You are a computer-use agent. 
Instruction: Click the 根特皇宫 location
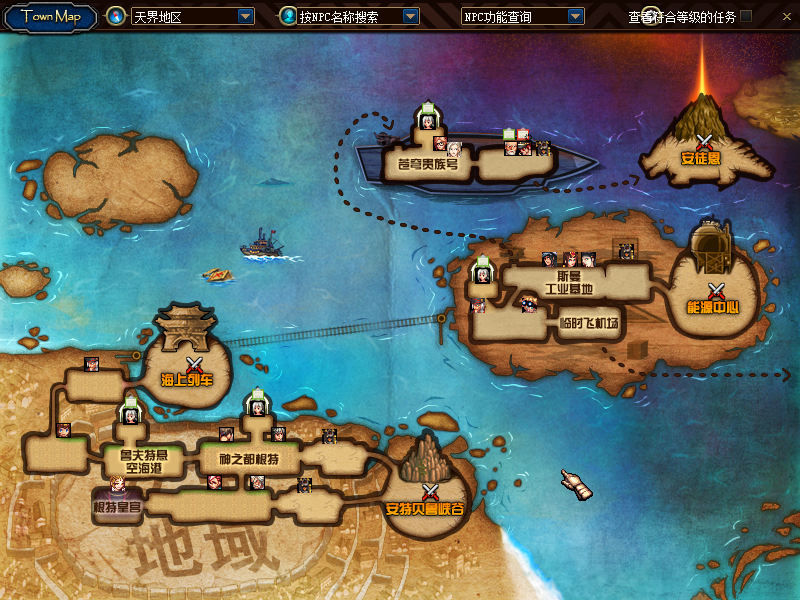pos(117,508)
